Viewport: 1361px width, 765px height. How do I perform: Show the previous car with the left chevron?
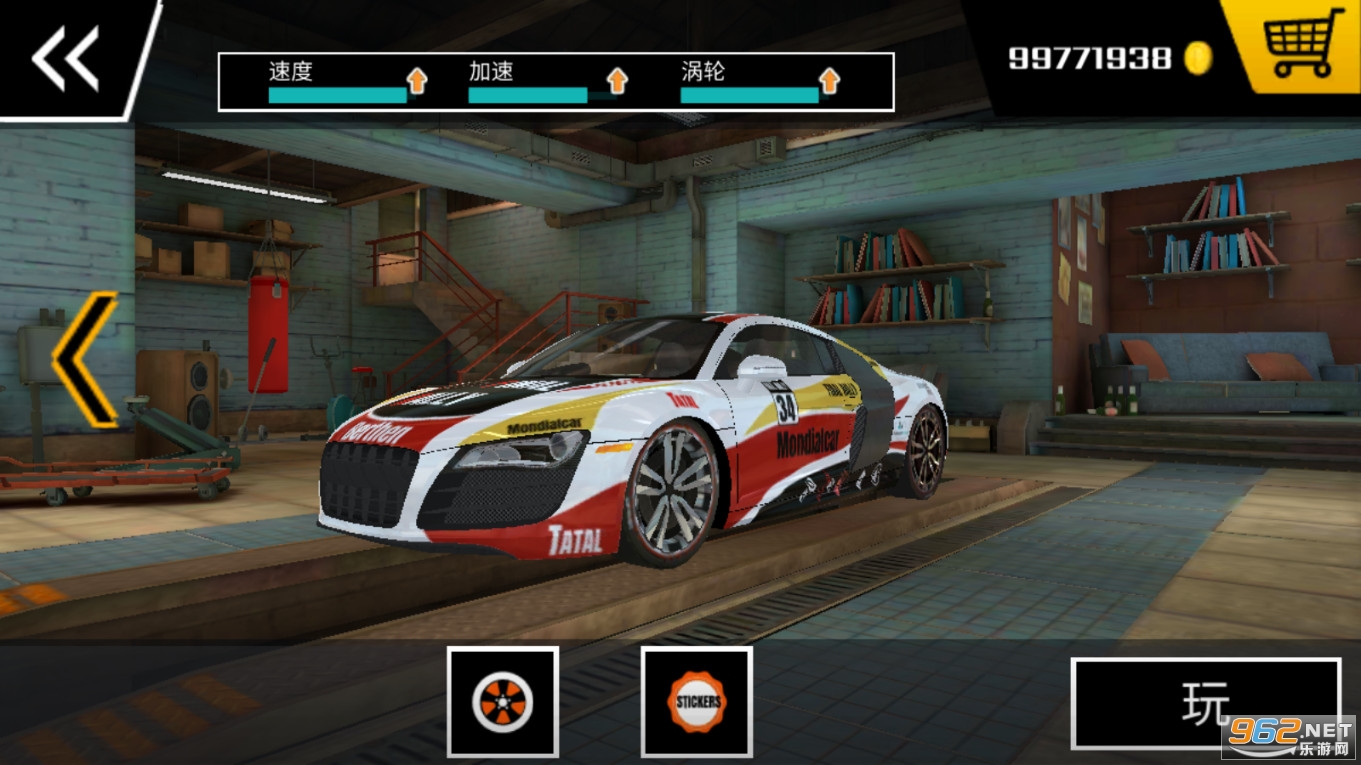85,359
